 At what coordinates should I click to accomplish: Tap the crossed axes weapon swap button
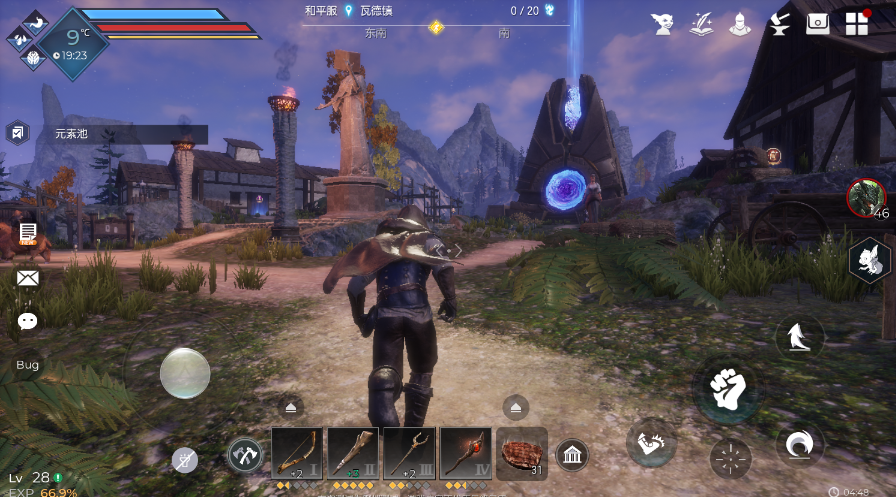pyautogui.click(x=244, y=455)
